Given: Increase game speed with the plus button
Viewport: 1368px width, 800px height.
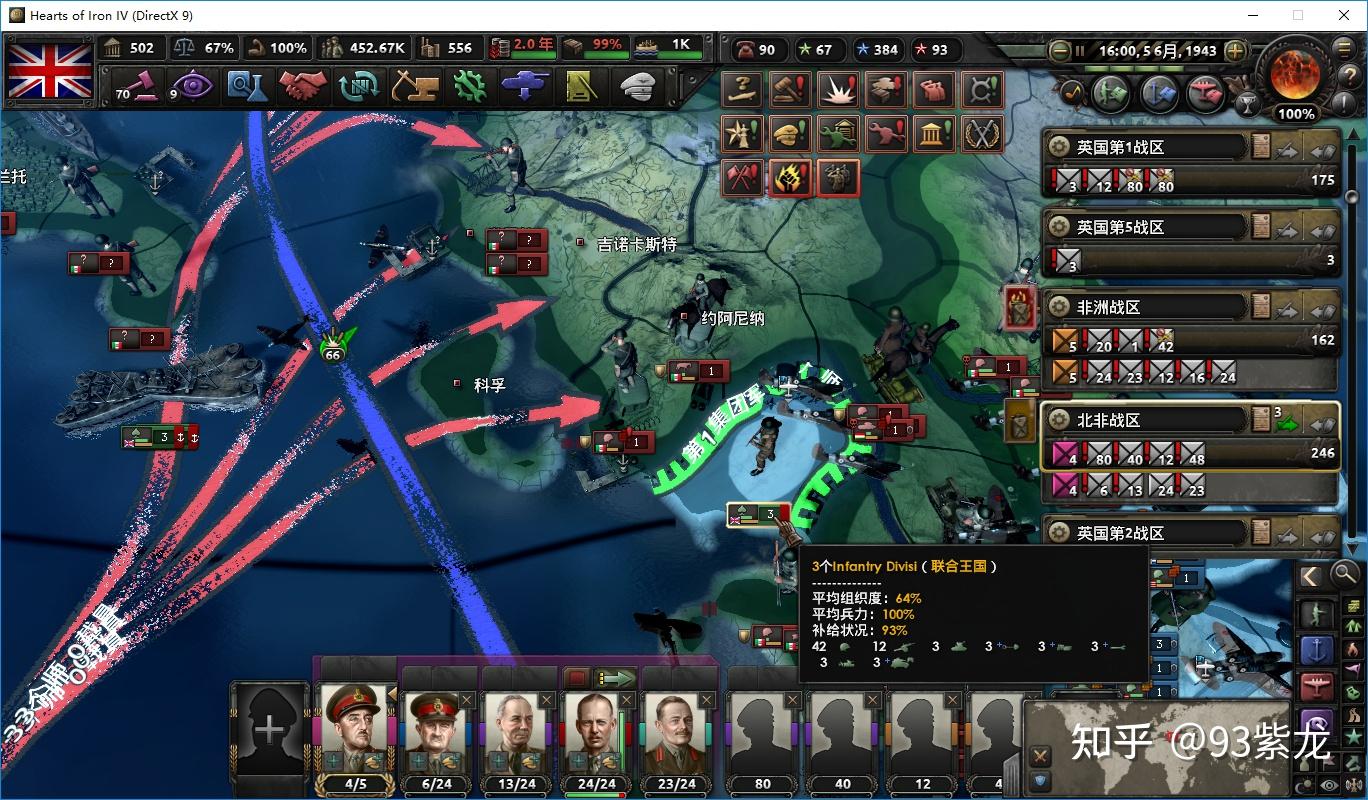Looking at the screenshot, I should (x=1236, y=50).
